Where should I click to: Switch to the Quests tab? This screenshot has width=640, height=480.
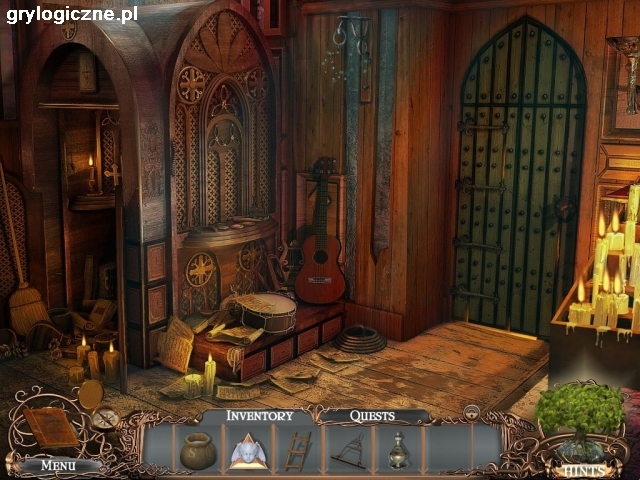pos(372,415)
